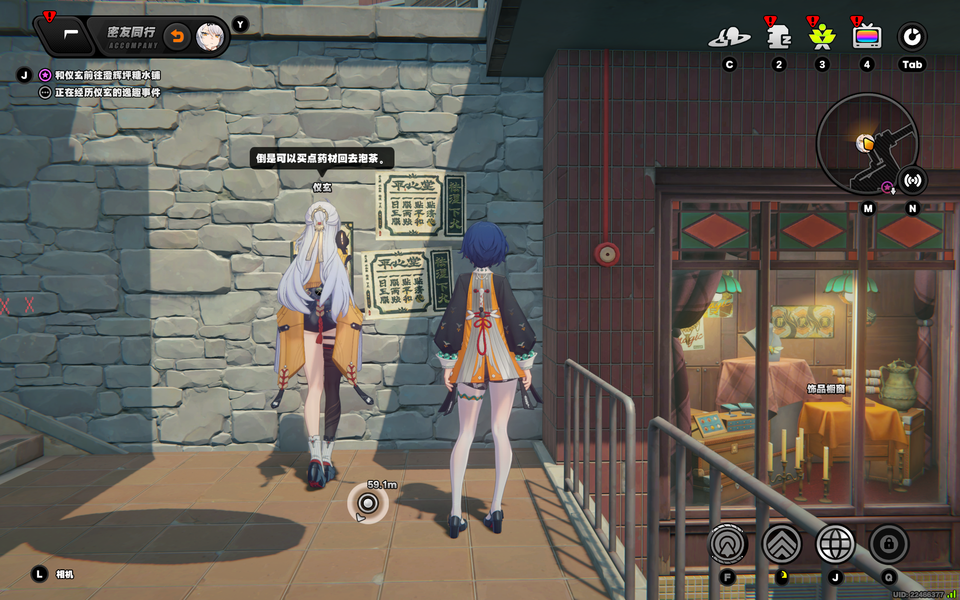Click the locked padlock ability button
The image size is (960, 600).
(x=889, y=544)
